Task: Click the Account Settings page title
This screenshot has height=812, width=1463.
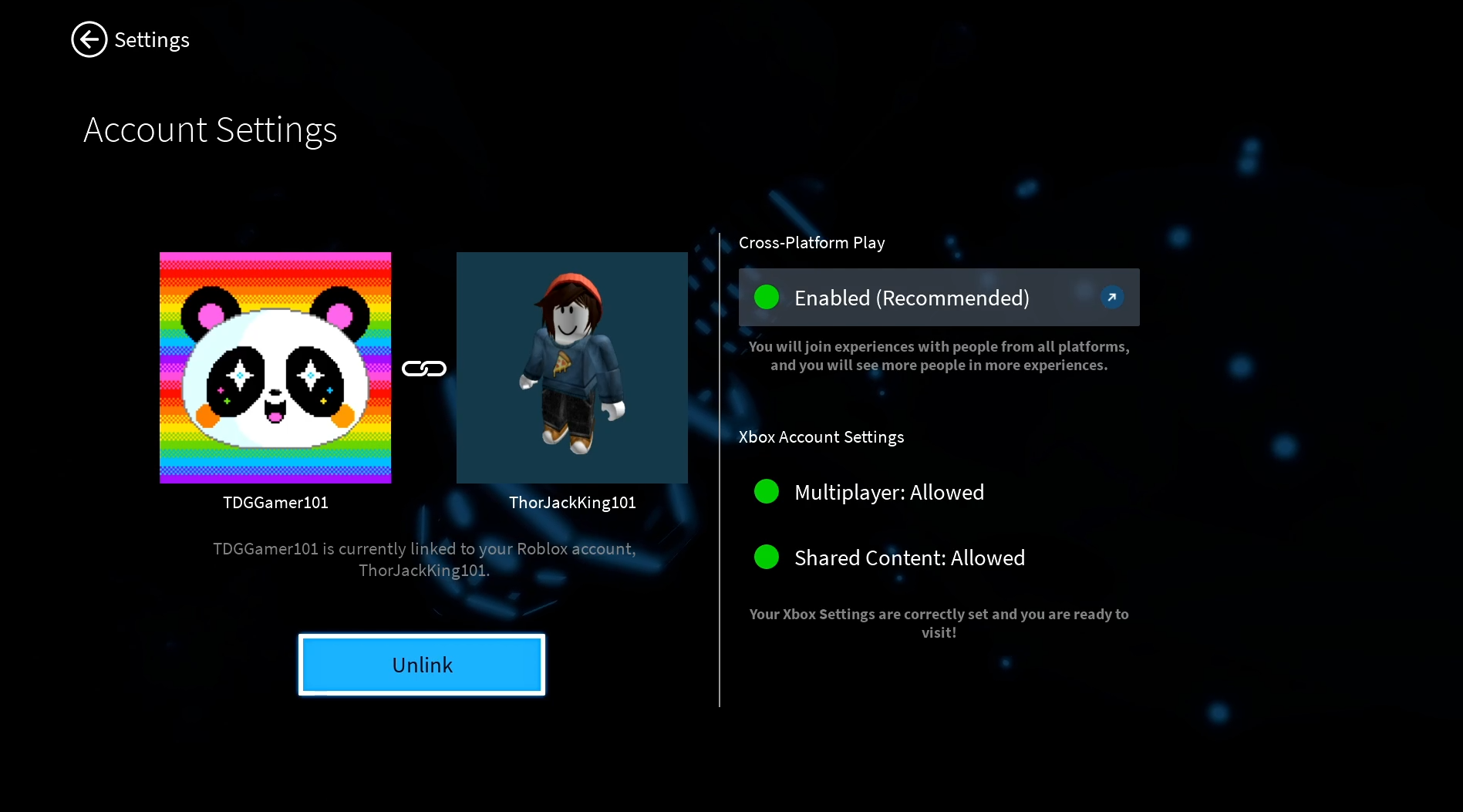Action: [210, 130]
